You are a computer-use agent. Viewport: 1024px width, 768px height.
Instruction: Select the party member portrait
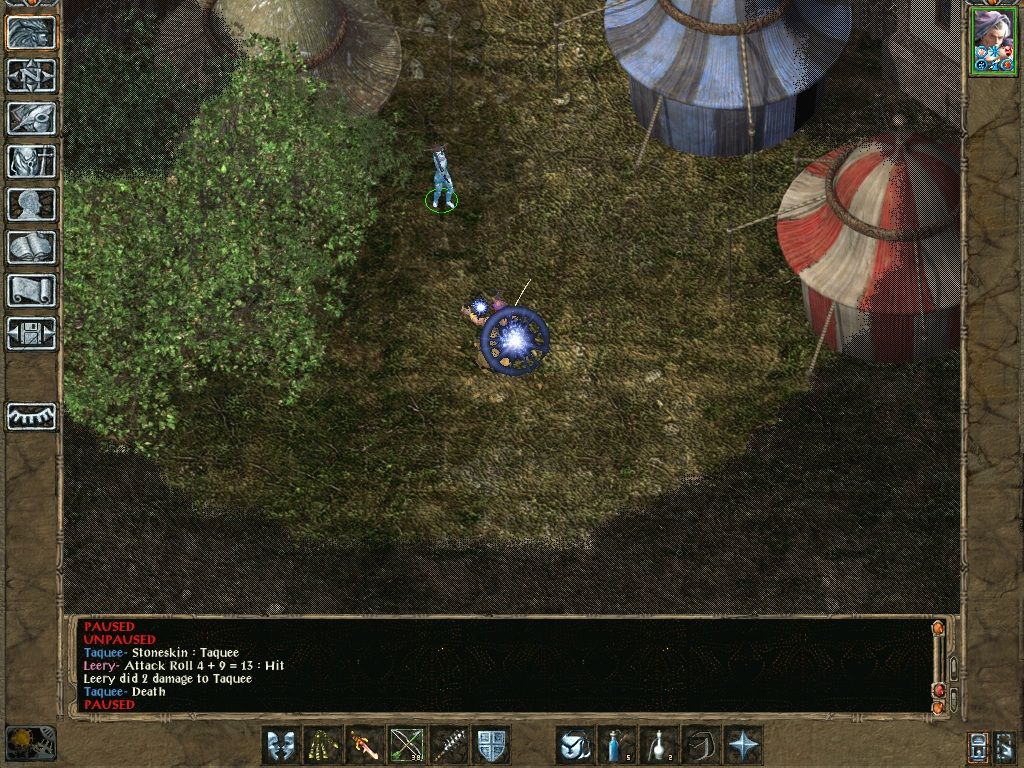992,40
